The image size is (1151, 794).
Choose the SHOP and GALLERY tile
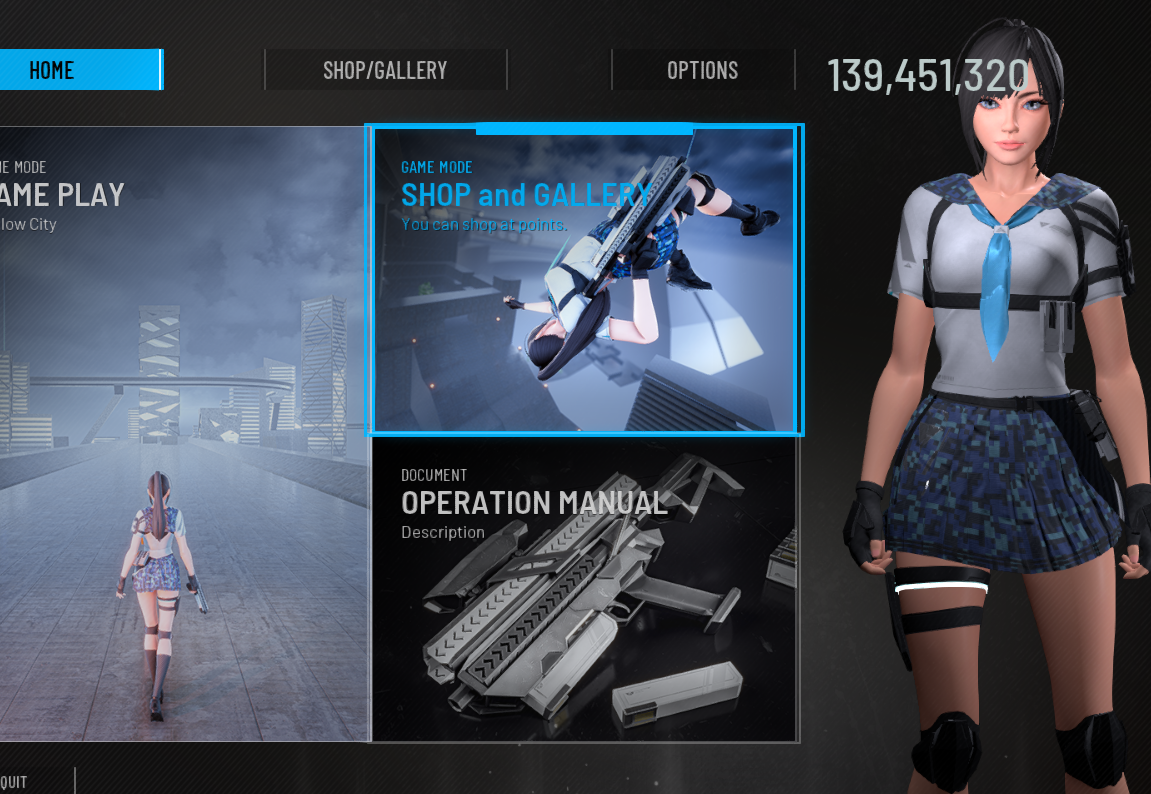click(585, 280)
